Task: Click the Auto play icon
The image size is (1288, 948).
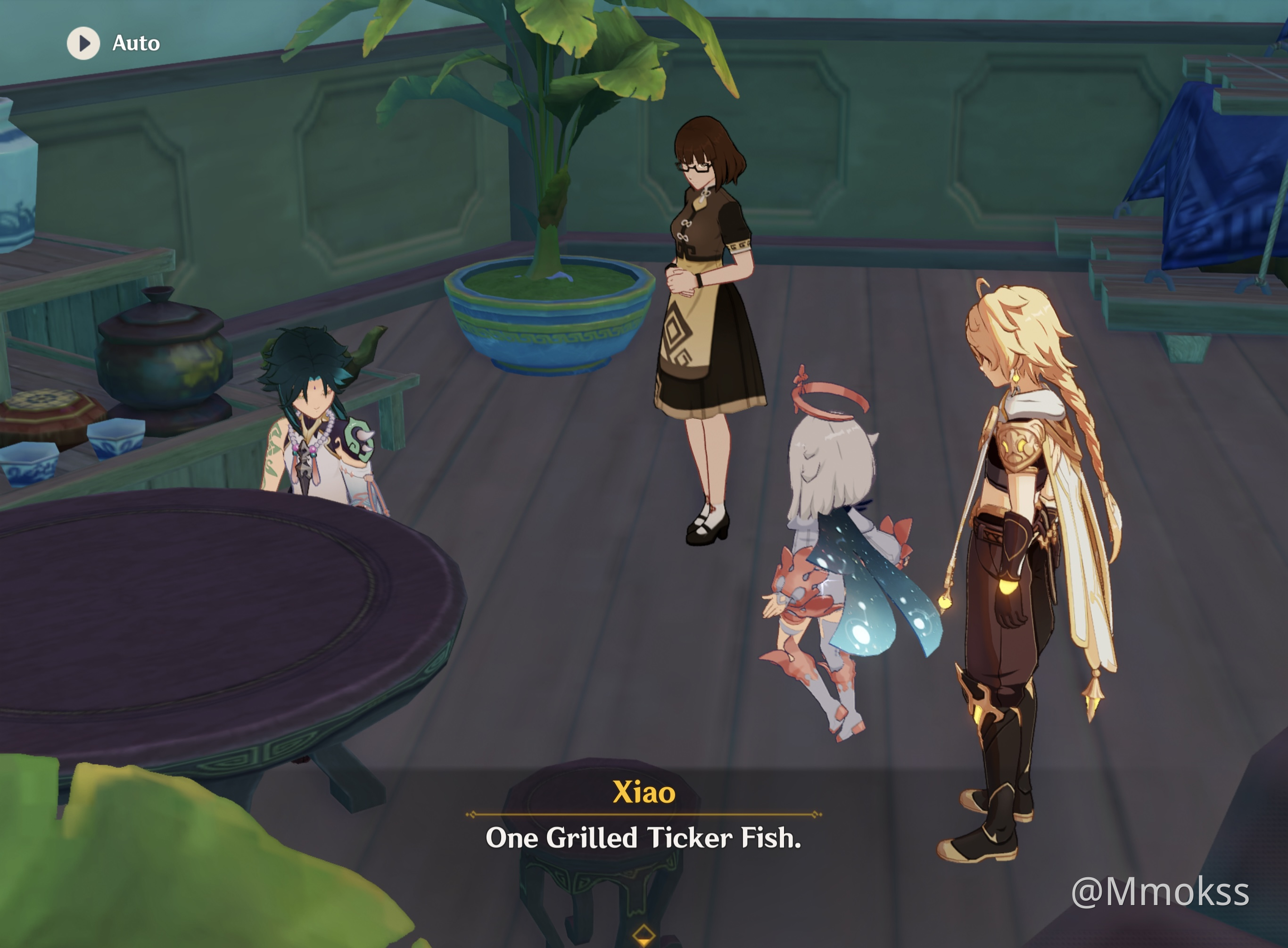Action: click(x=84, y=42)
